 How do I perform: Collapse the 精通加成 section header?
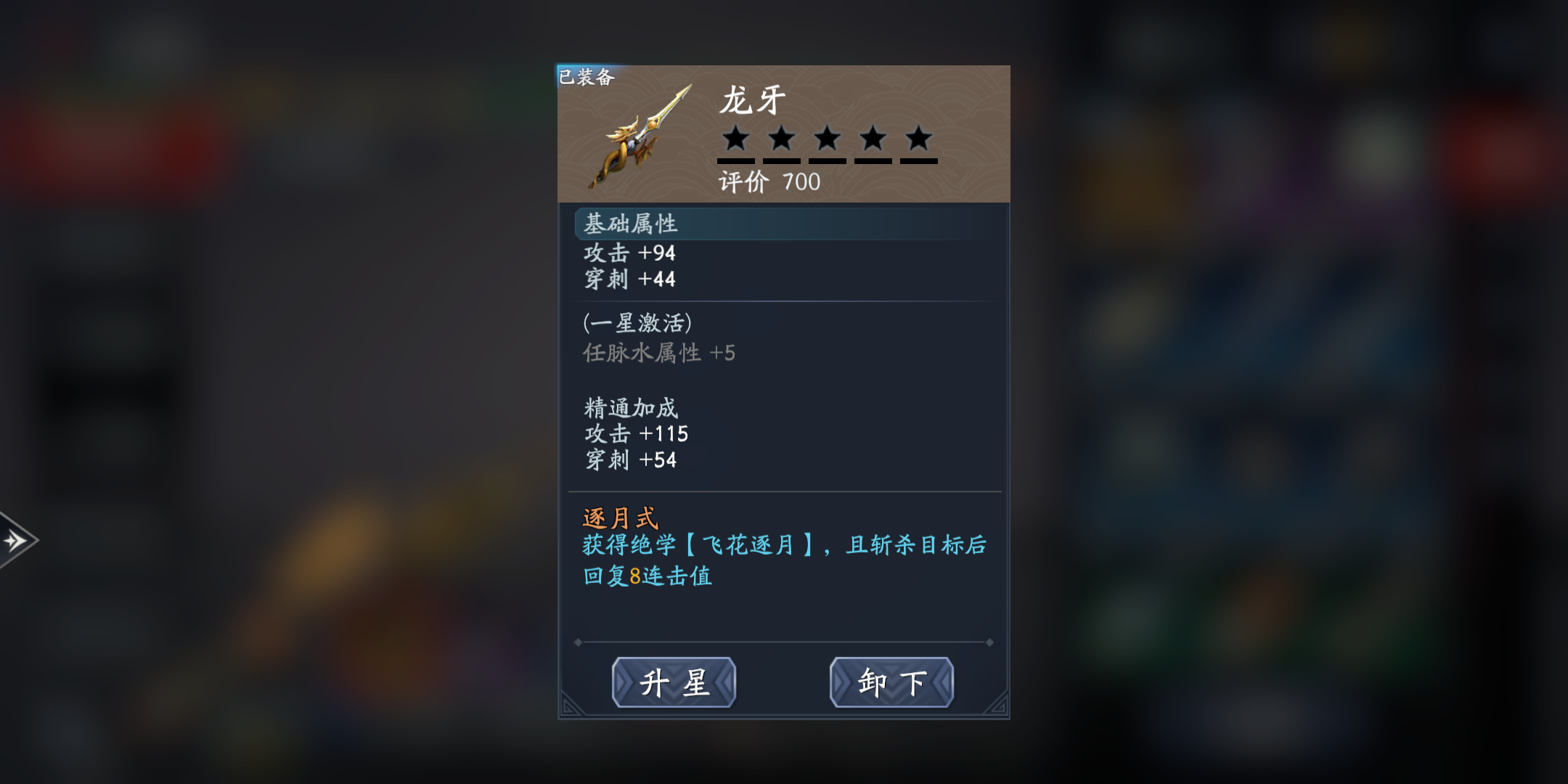(629, 408)
